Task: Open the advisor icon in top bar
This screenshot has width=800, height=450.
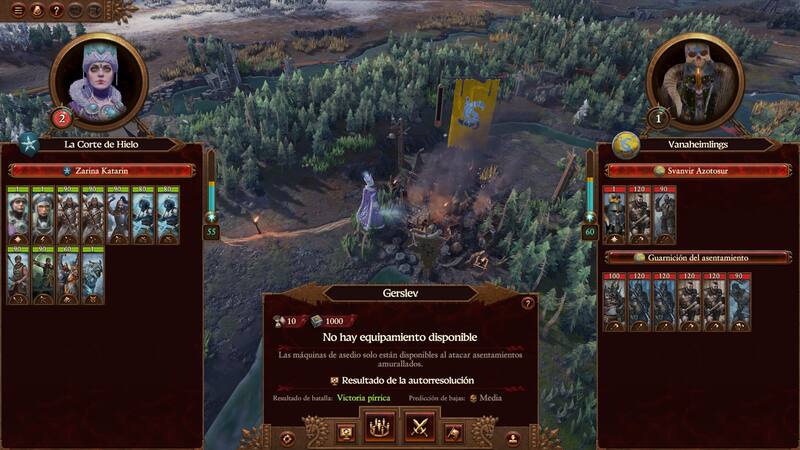Action: coord(37,10)
